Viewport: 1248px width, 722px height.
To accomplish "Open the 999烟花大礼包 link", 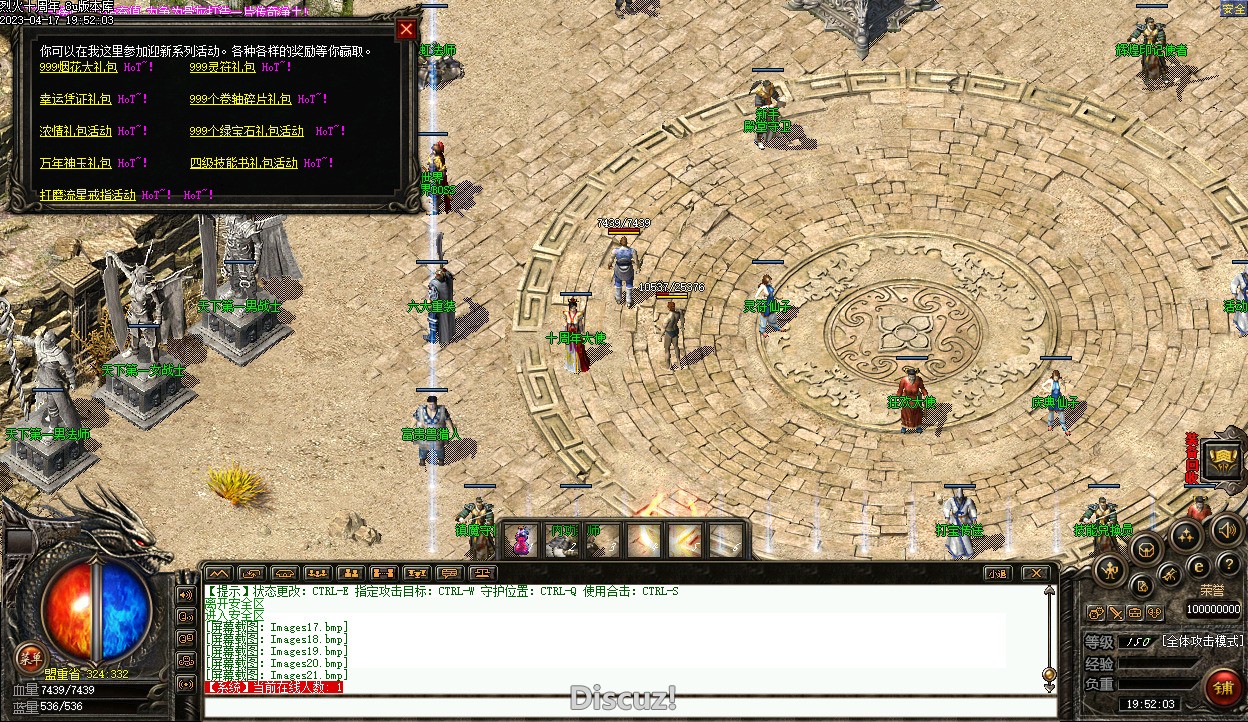I will pos(77,67).
